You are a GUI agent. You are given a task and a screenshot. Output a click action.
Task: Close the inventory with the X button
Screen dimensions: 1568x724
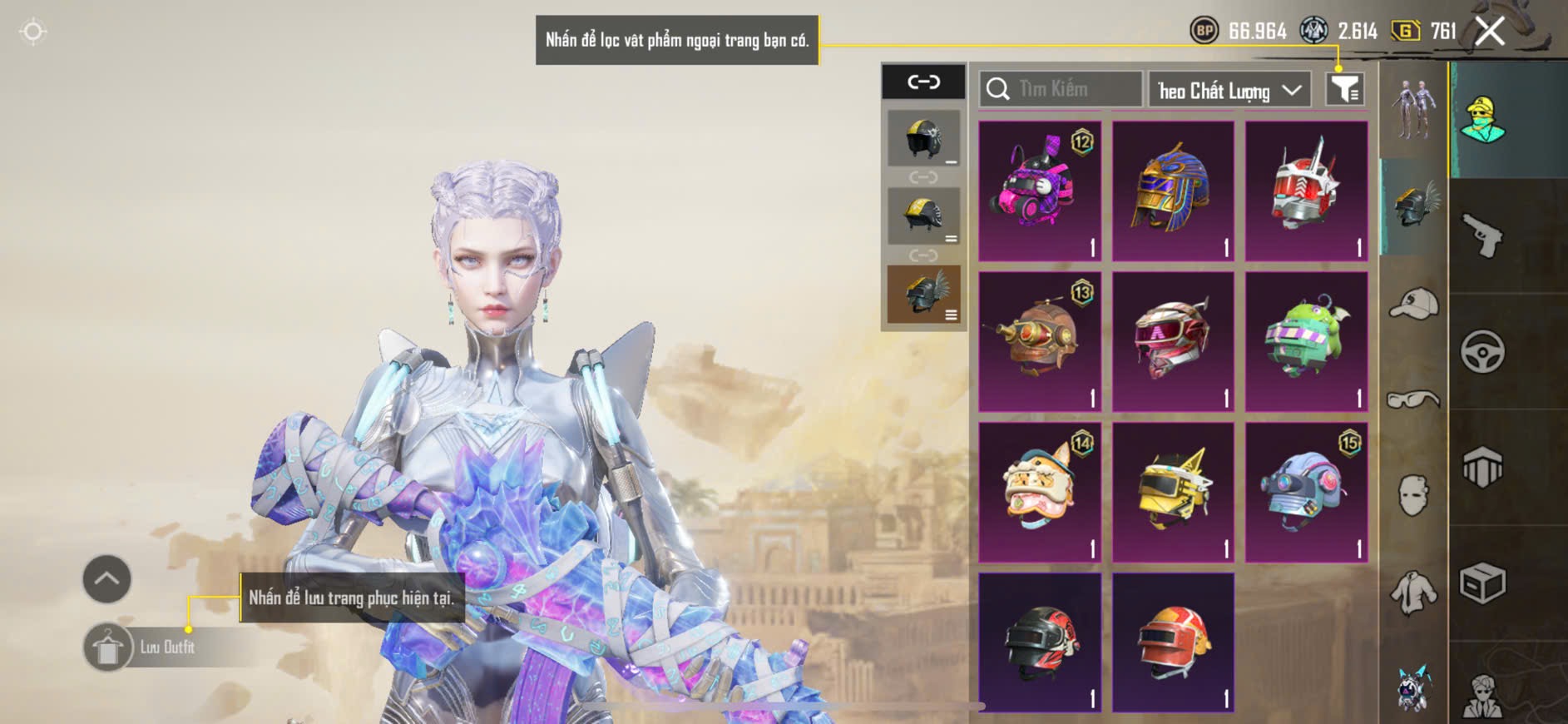click(1489, 32)
